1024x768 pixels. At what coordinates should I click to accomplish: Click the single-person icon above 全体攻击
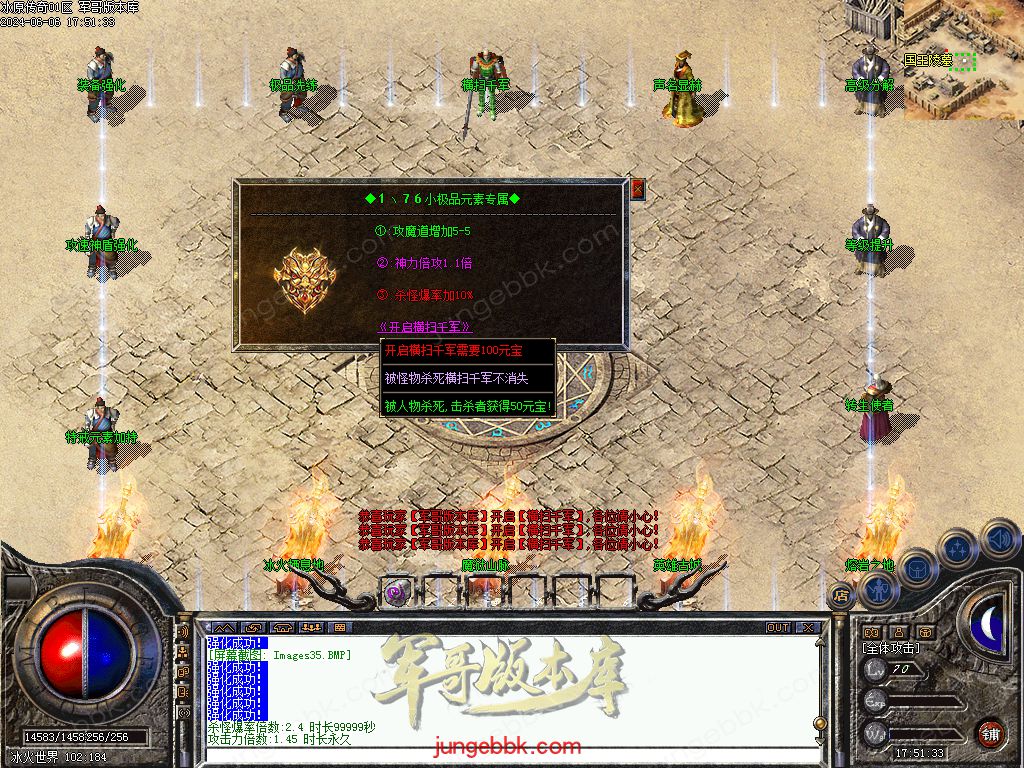pos(898,632)
